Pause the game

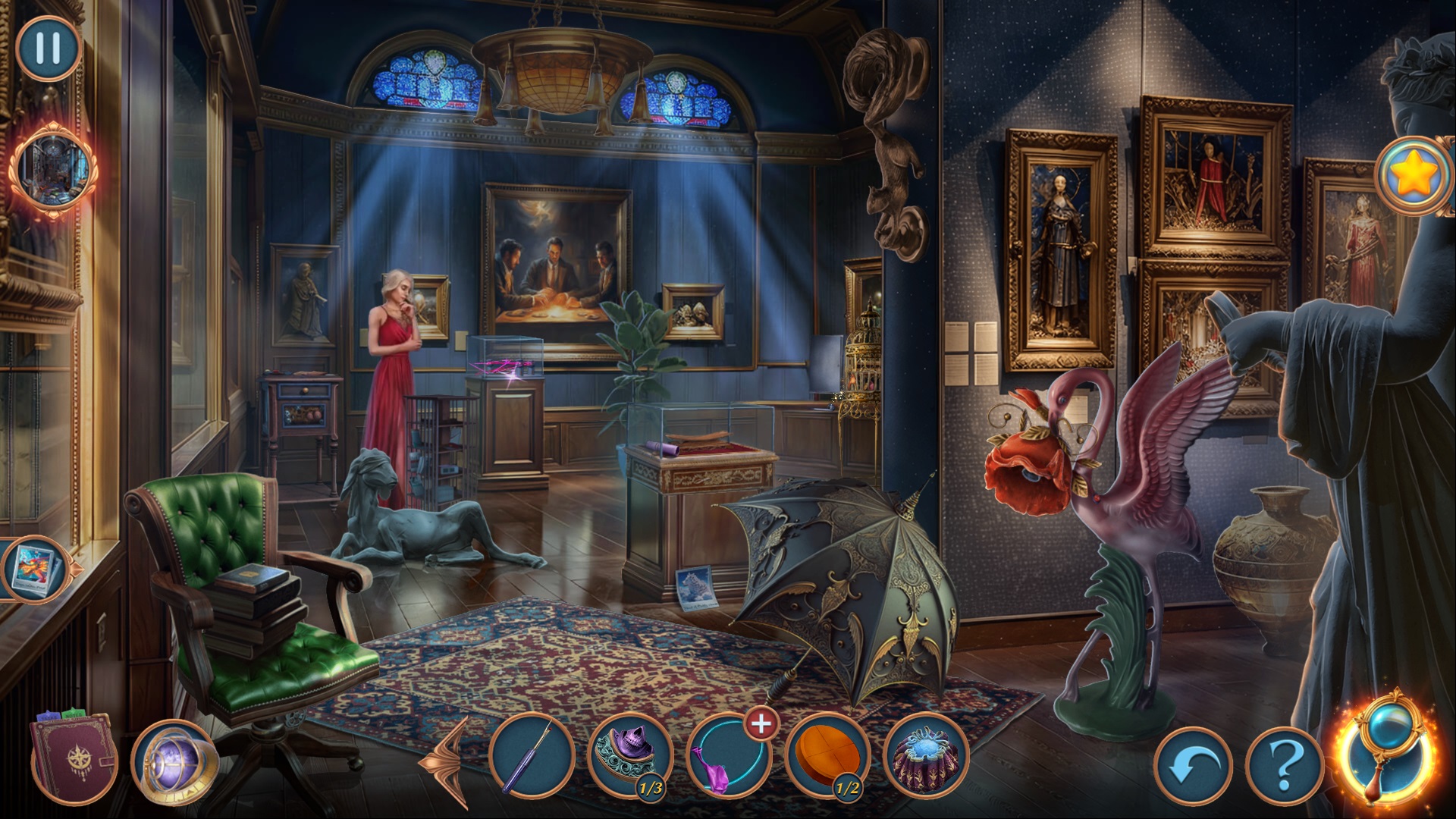pyautogui.click(x=48, y=48)
